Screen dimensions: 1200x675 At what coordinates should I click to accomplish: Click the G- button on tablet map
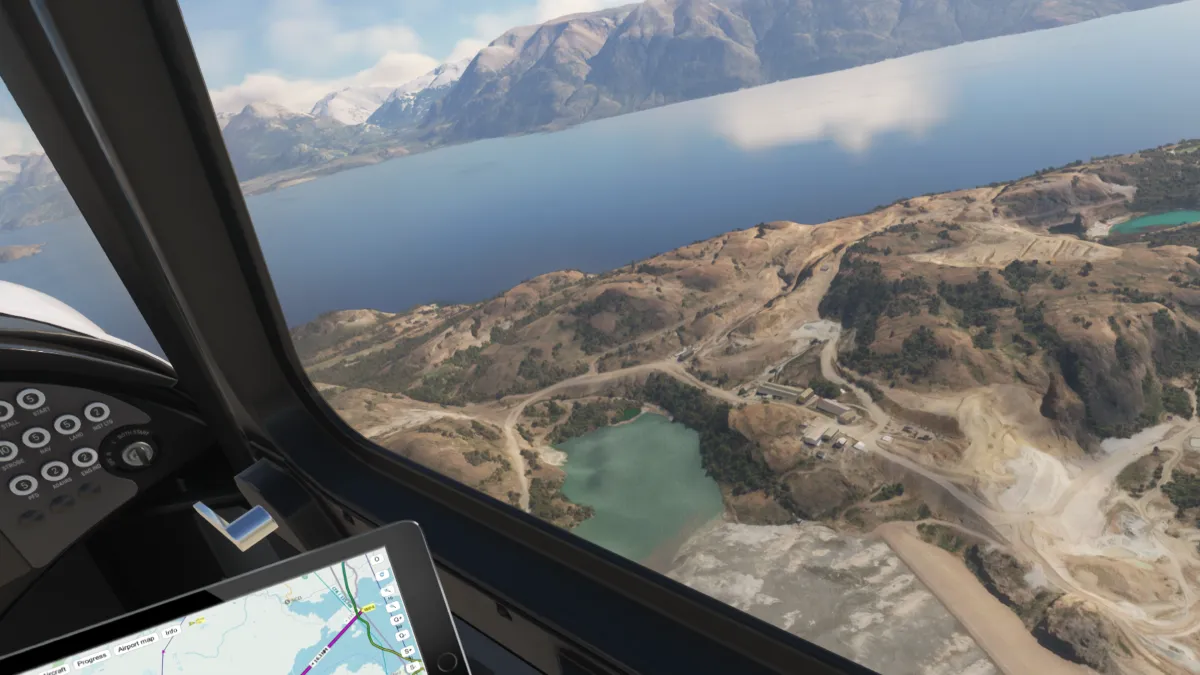click(402, 636)
